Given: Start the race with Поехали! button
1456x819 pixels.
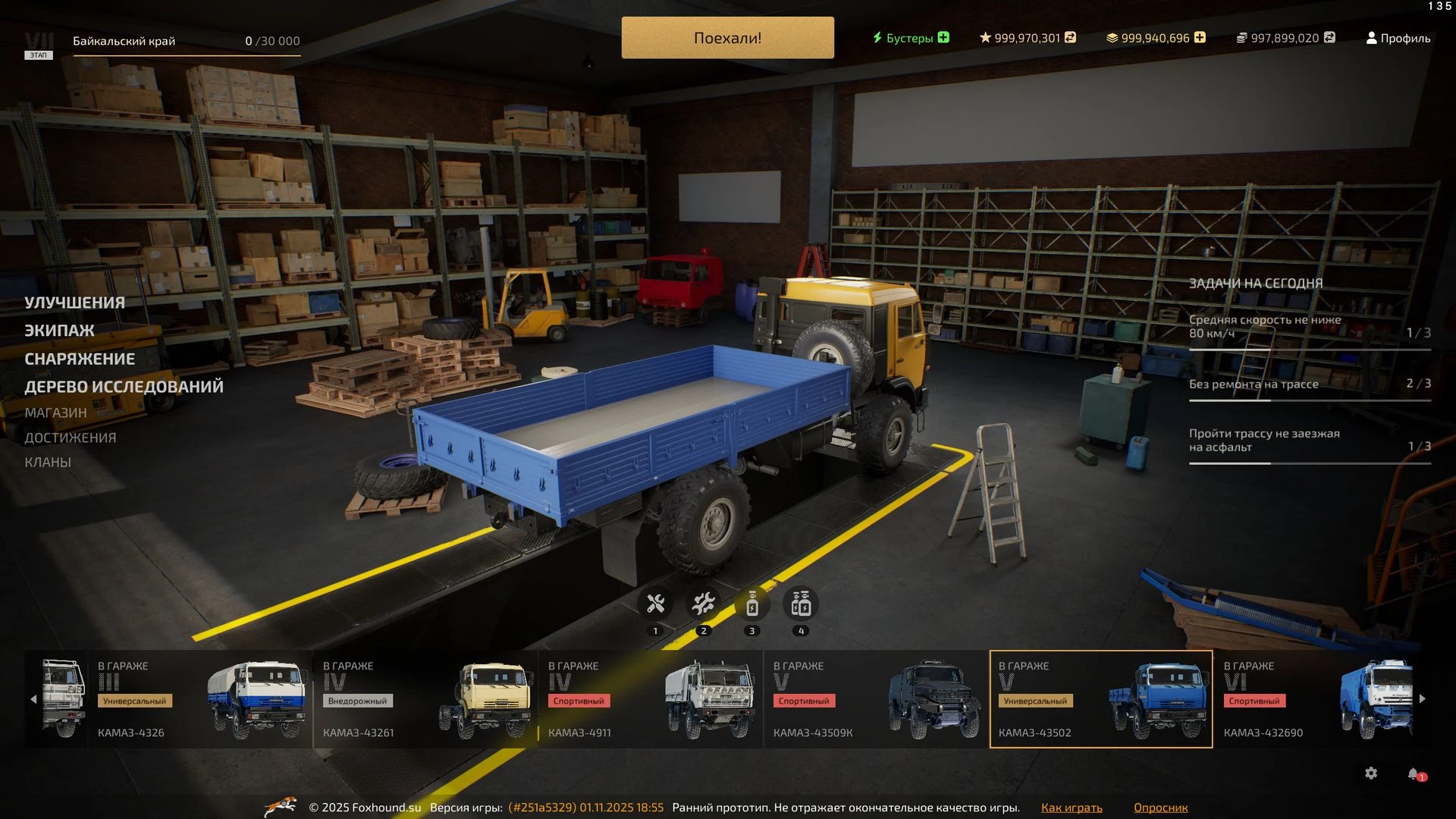Looking at the screenshot, I should tap(727, 38).
